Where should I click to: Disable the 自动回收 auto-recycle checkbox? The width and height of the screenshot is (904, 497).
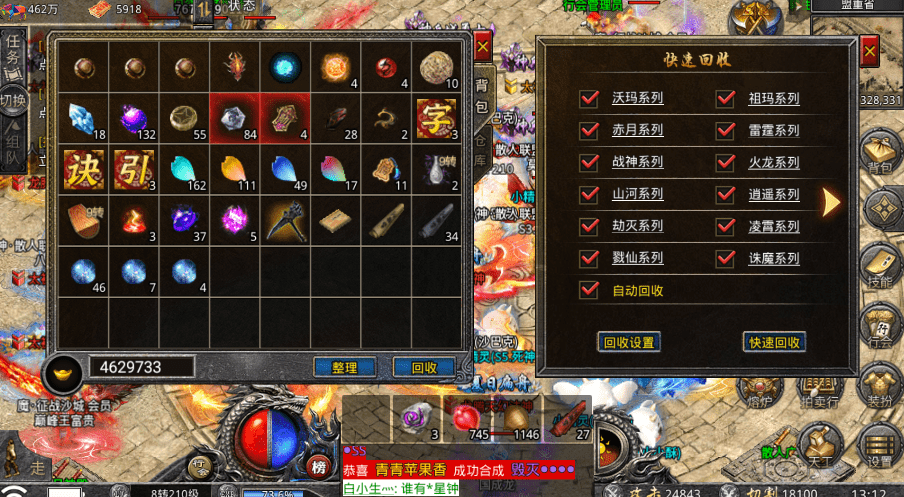(x=590, y=290)
